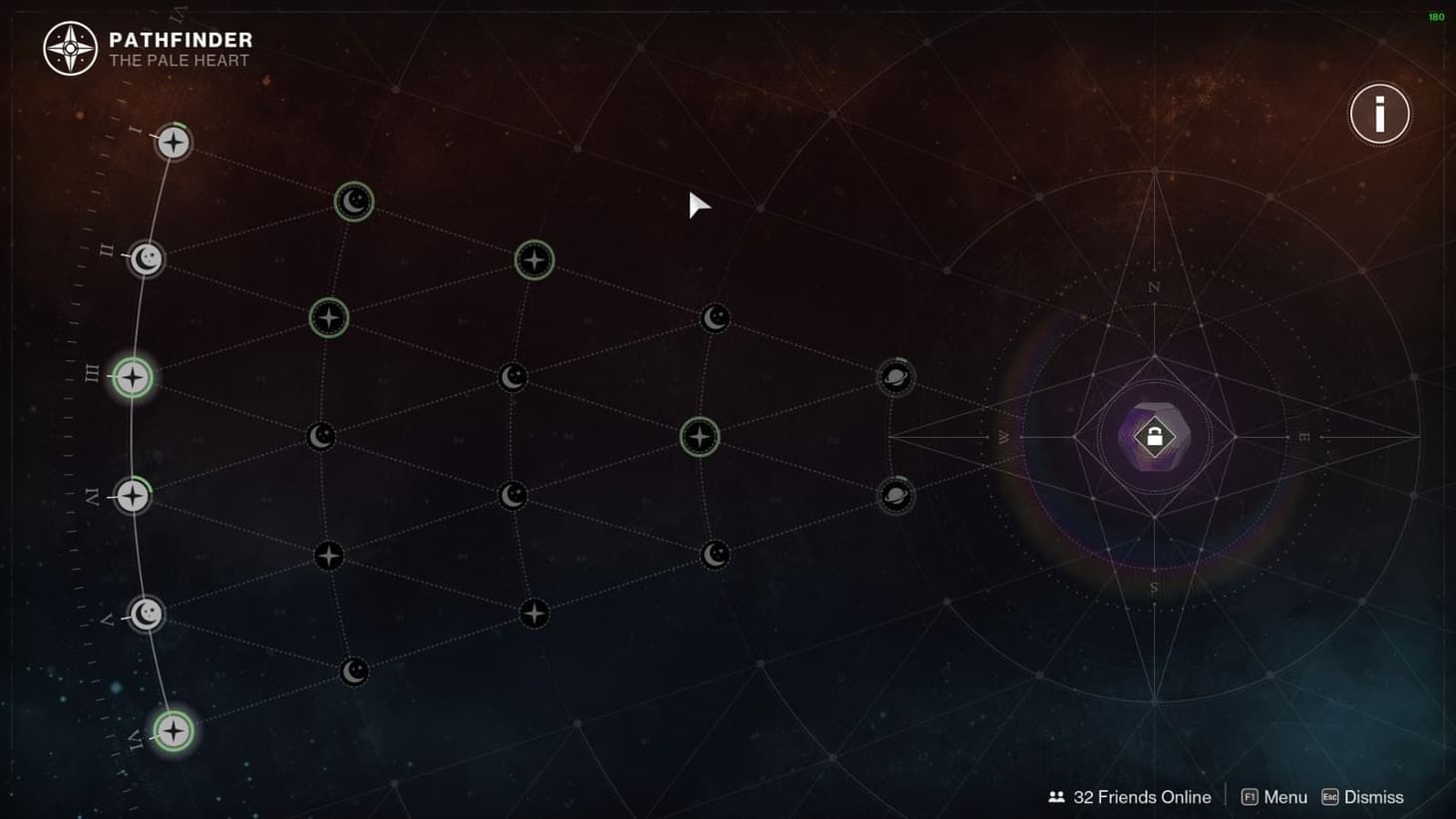
Task: Click the green-ringed crescent moon node, top row
Action: pos(352,202)
